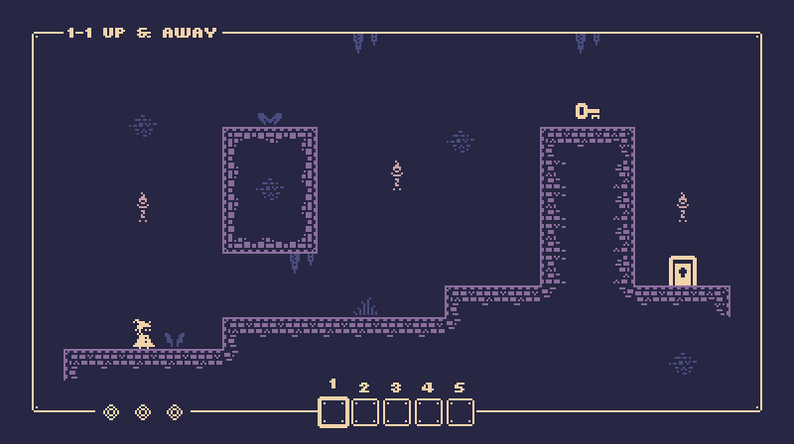Select the highlighted slot numbered 1

point(333,412)
